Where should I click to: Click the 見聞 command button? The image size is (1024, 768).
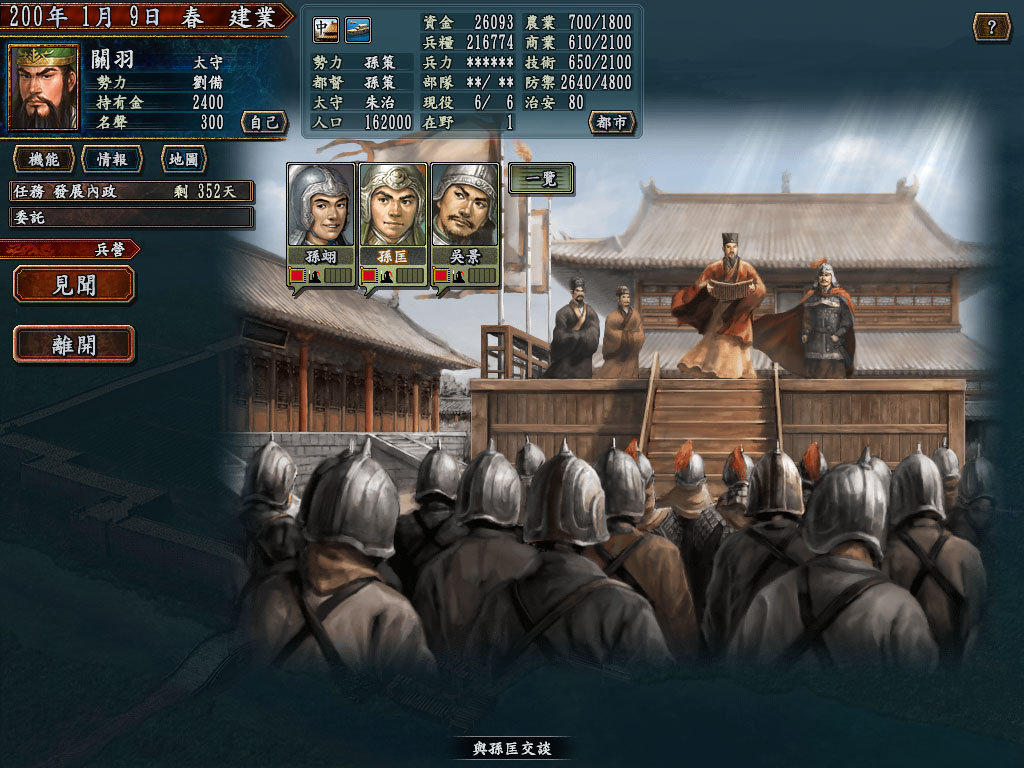pyautogui.click(x=74, y=284)
